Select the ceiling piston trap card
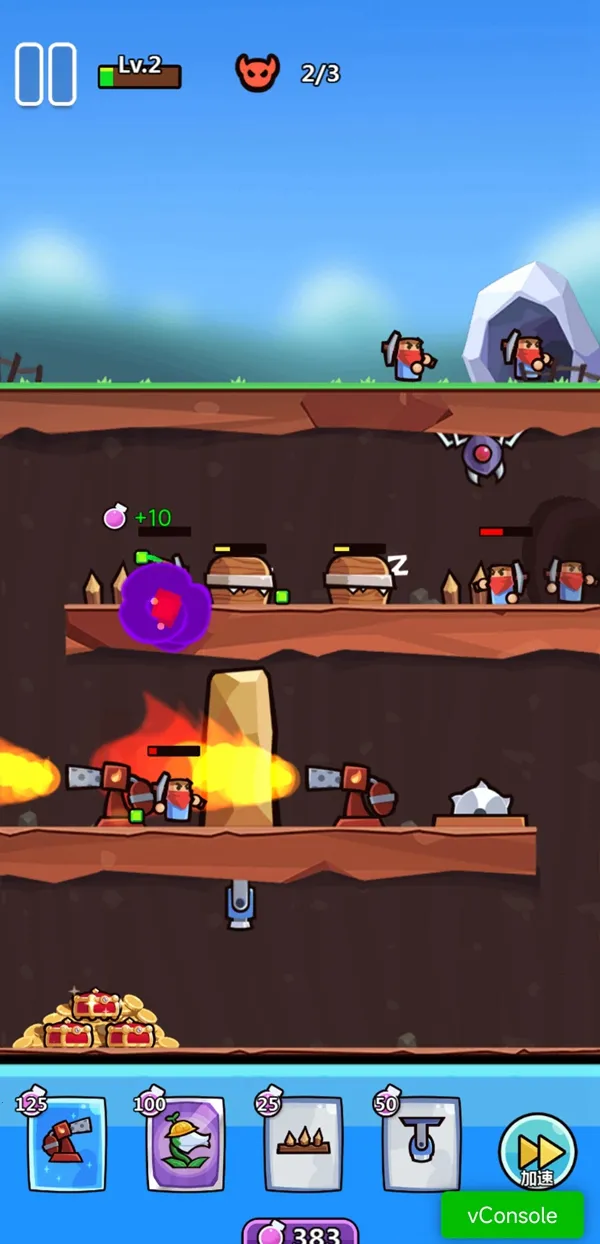The width and height of the screenshot is (600, 1244). pos(421,1143)
